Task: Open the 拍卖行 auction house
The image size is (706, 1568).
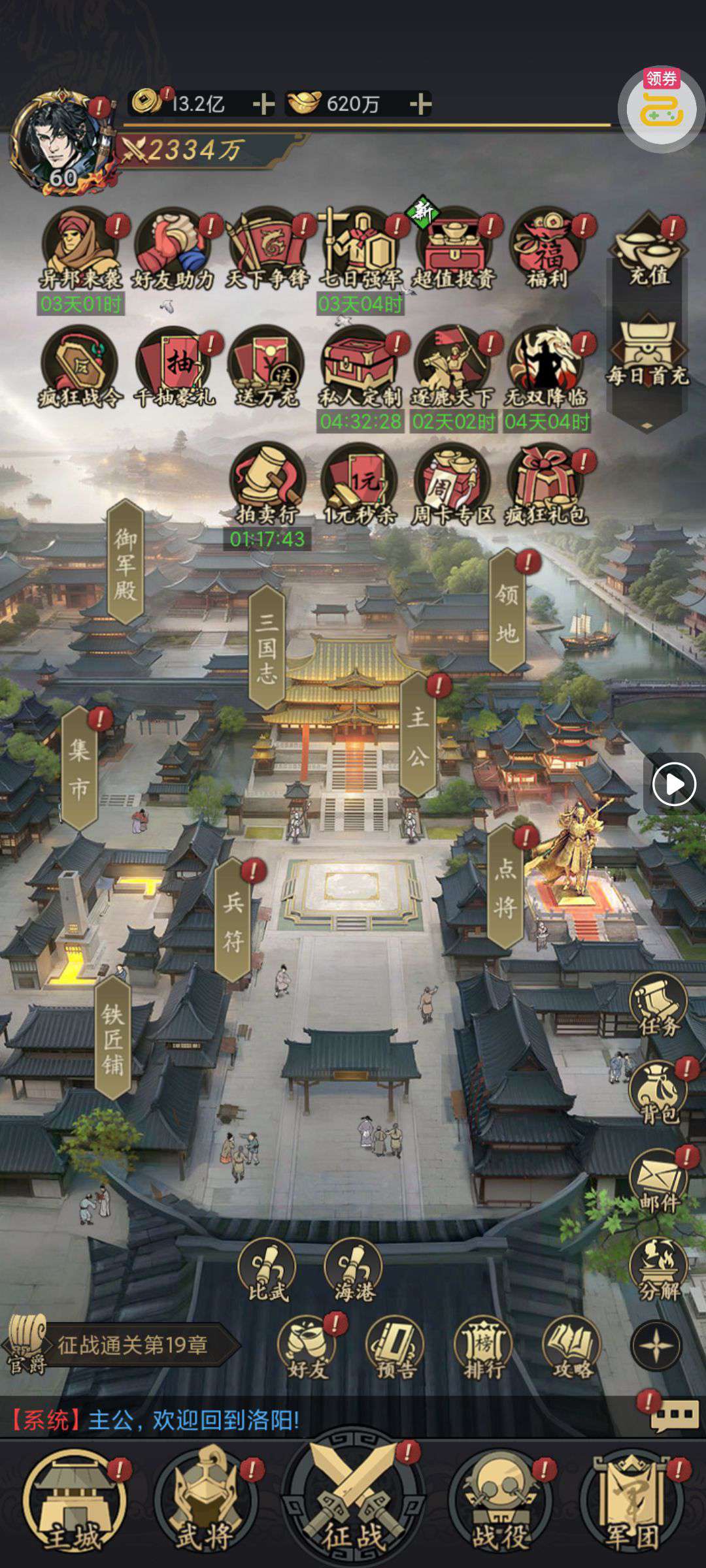Action: (x=267, y=484)
